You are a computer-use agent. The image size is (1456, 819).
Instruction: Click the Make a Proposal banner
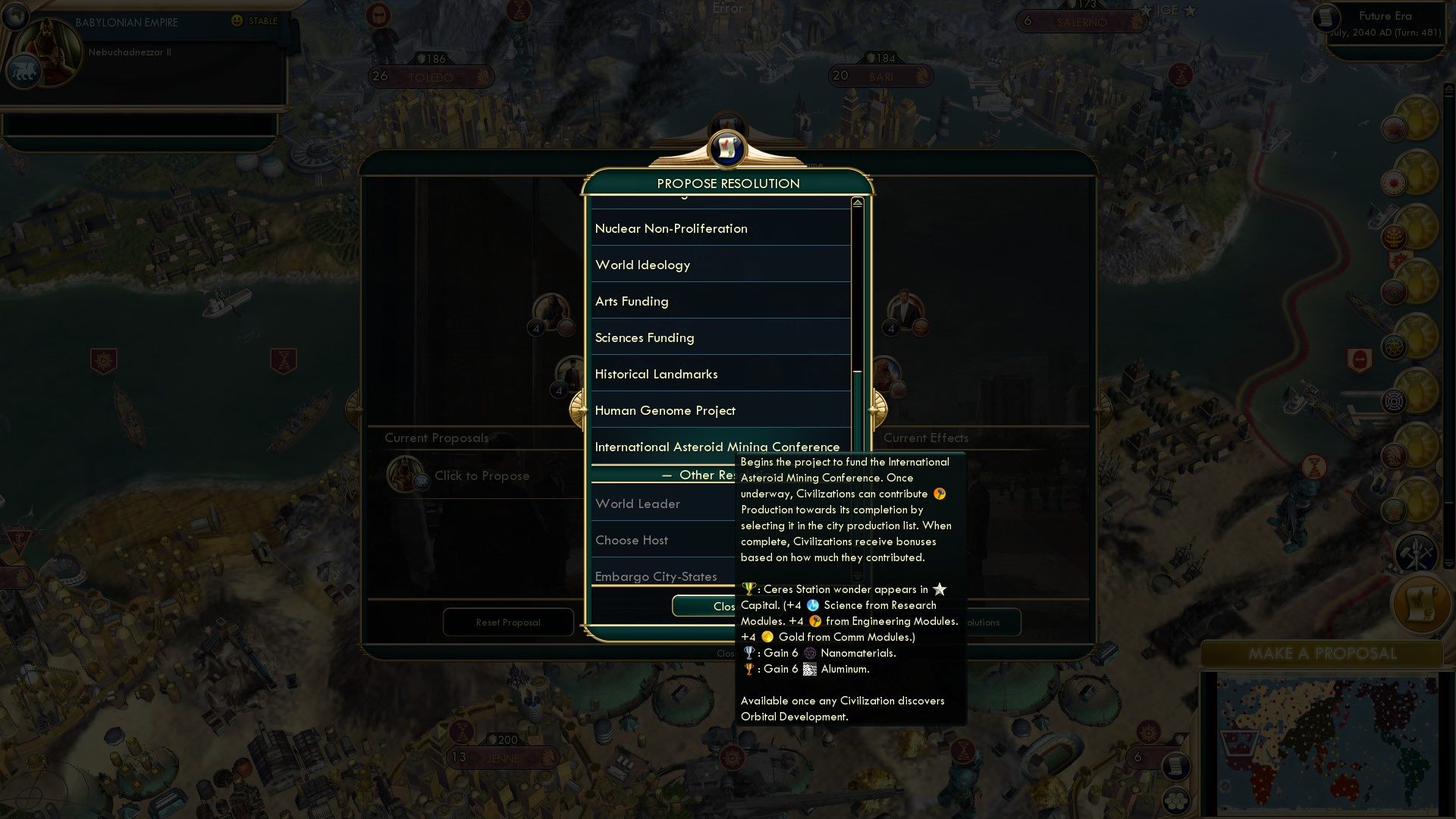point(1323,653)
